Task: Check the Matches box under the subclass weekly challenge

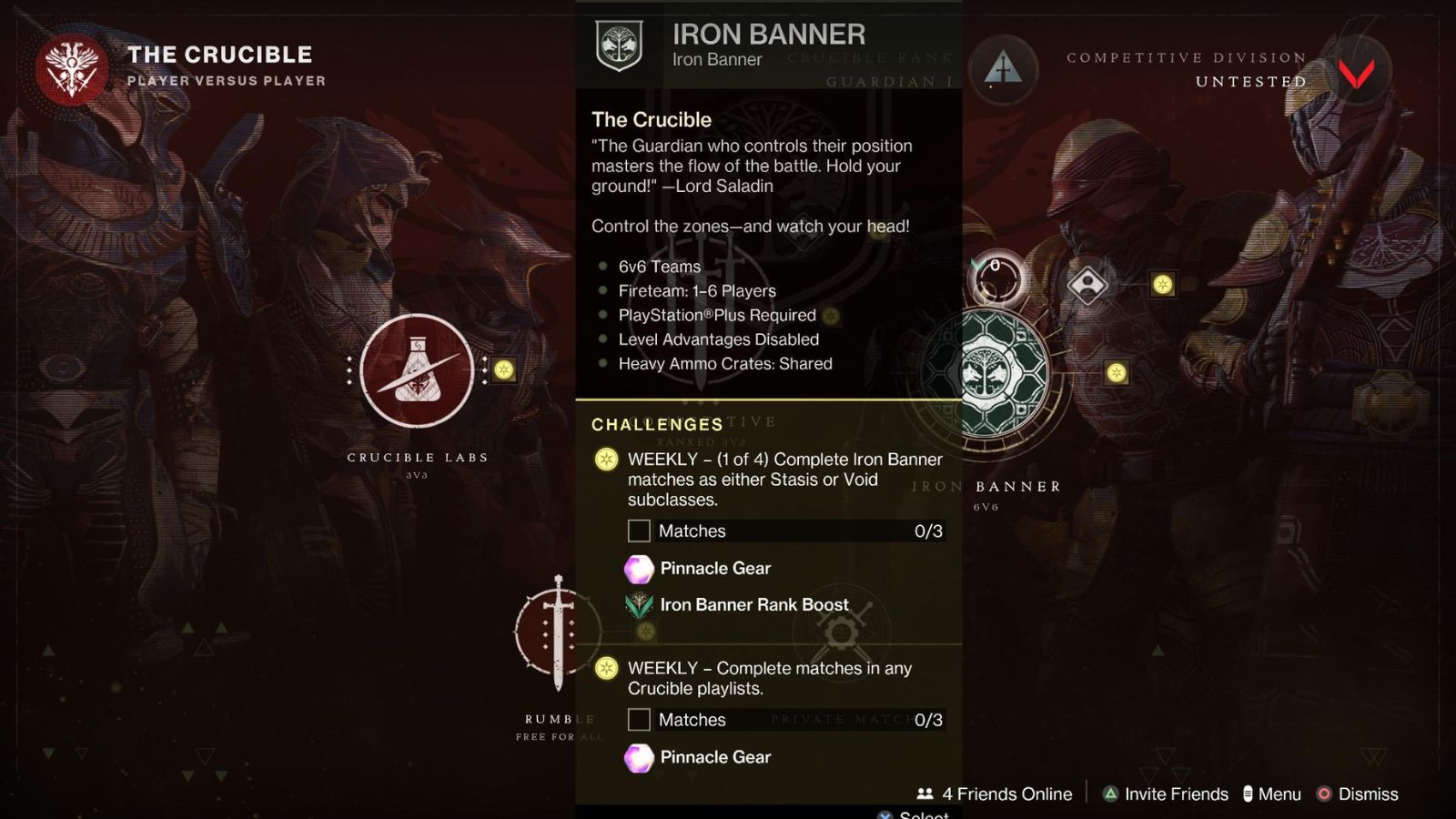Action: (x=638, y=531)
